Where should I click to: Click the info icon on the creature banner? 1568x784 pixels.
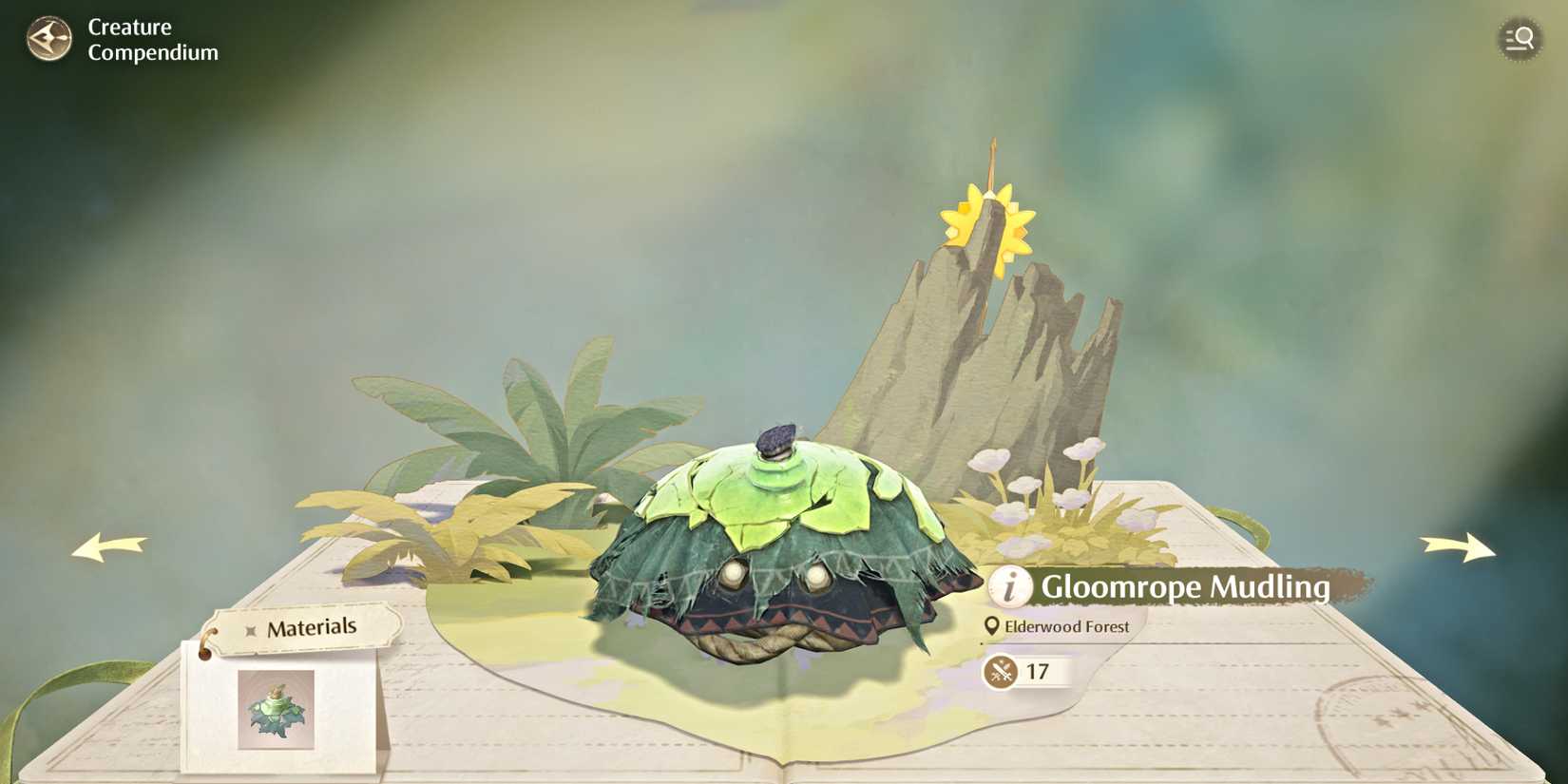1009,588
